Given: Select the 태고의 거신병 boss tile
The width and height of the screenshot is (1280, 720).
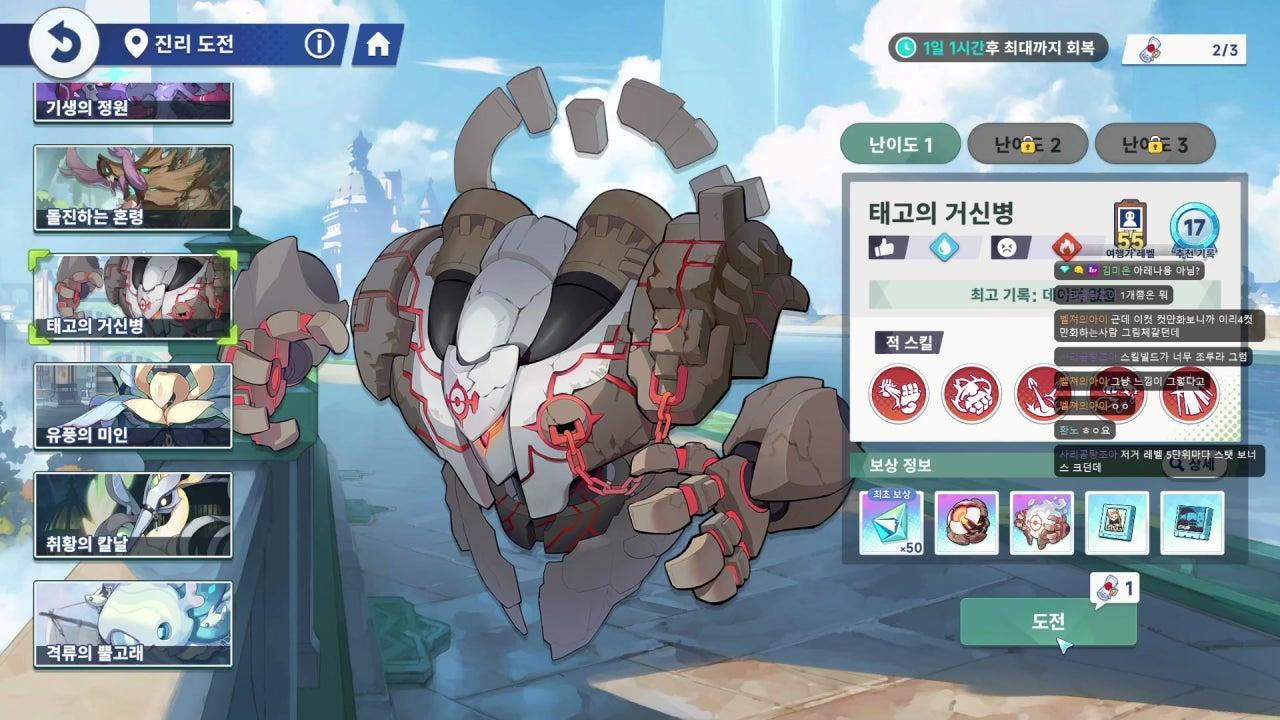Looking at the screenshot, I should (x=133, y=296).
